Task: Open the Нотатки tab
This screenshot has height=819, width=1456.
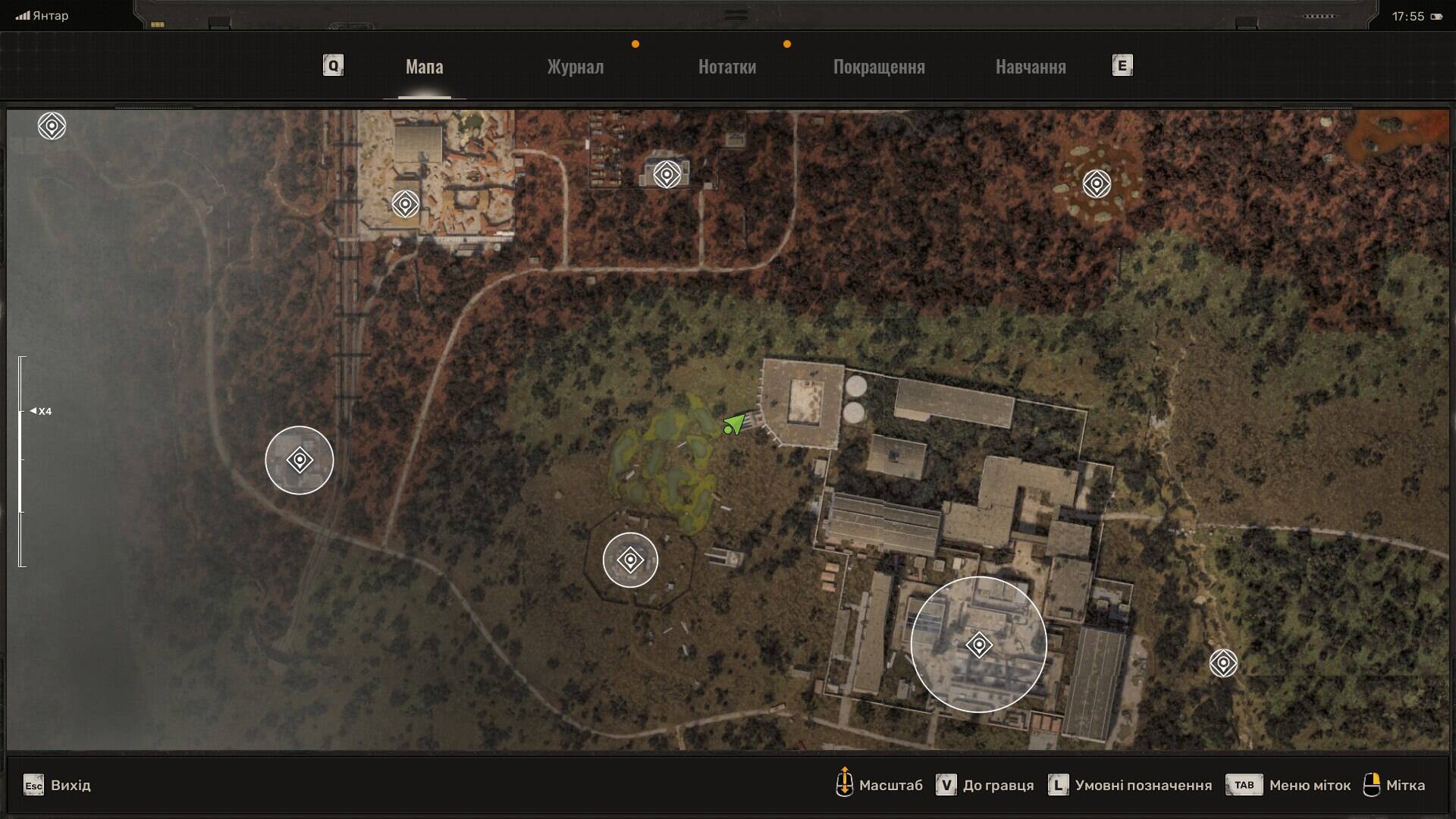Action: pyautogui.click(x=726, y=67)
